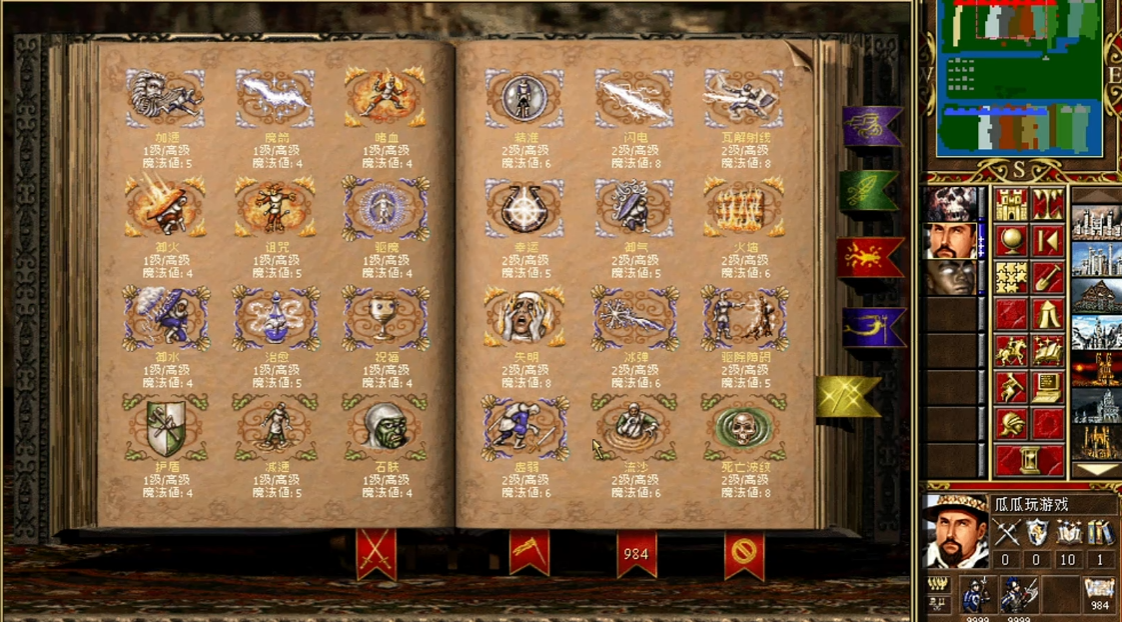The width and height of the screenshot is (1122, 622).
Task: Show combat spells with crossed swords bookmark
Action: coord(376,551)
